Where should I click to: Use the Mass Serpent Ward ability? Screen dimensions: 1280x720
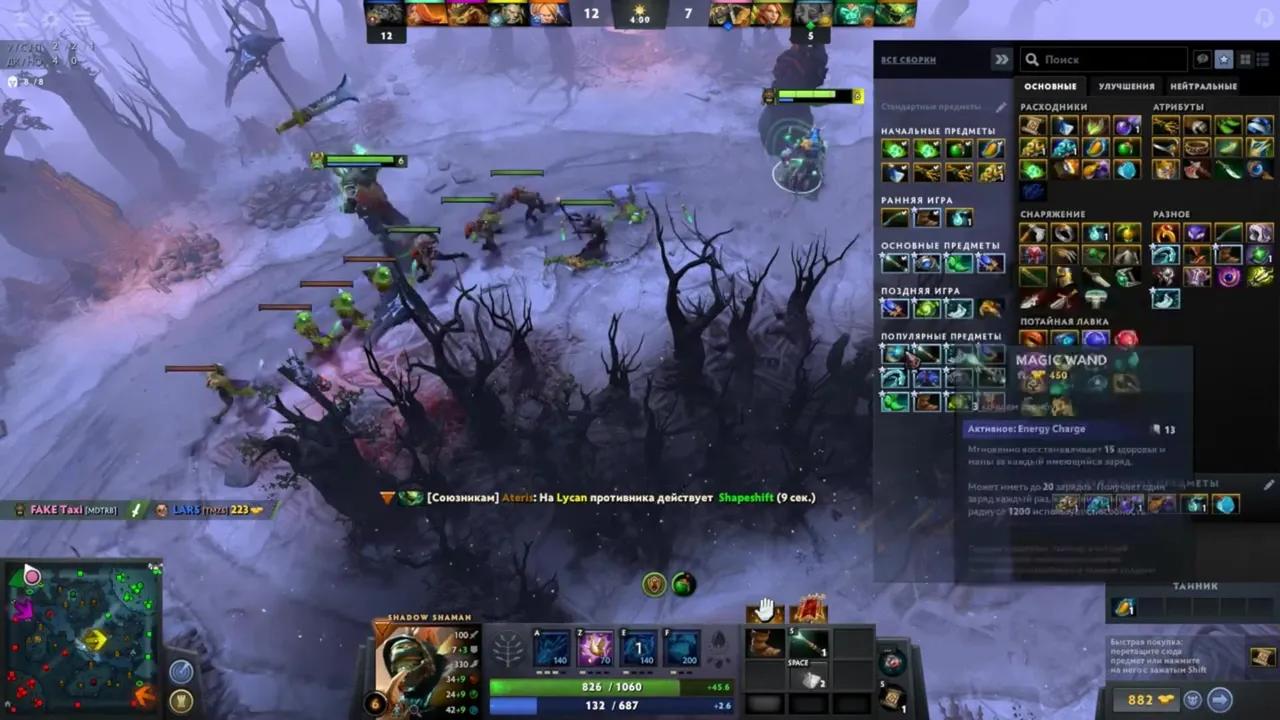pos(681,646)
